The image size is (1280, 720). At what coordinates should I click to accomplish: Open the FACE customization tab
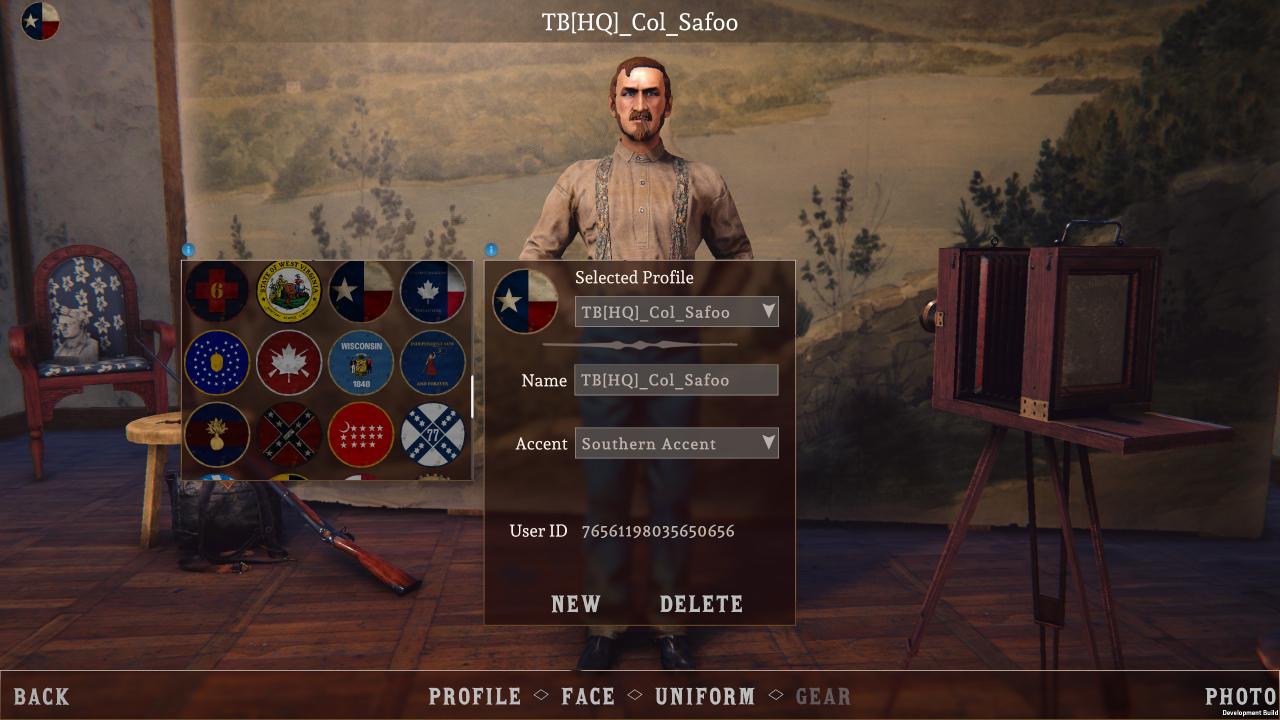click(588, 697)
